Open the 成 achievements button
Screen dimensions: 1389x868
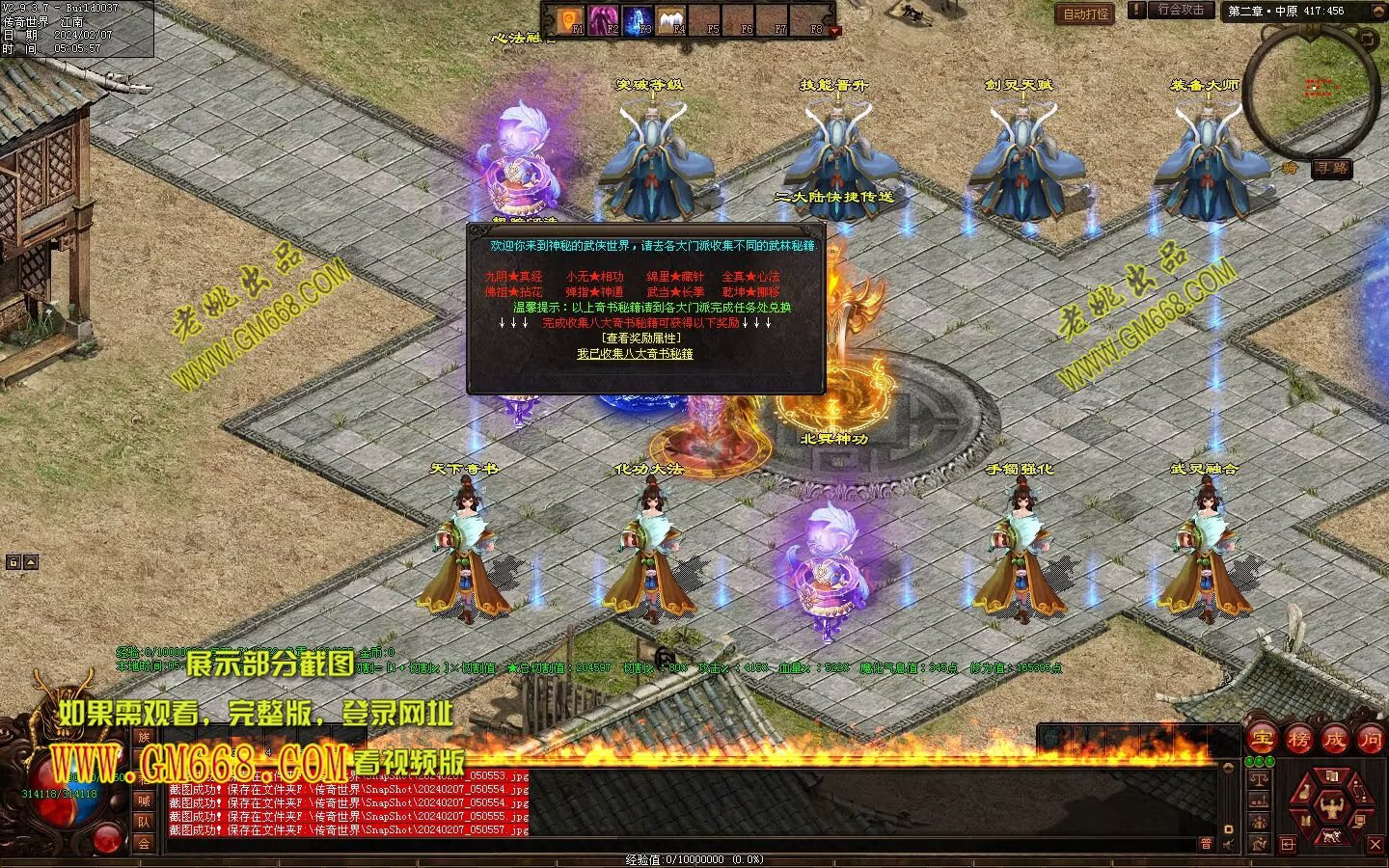tap(1334, 740)
